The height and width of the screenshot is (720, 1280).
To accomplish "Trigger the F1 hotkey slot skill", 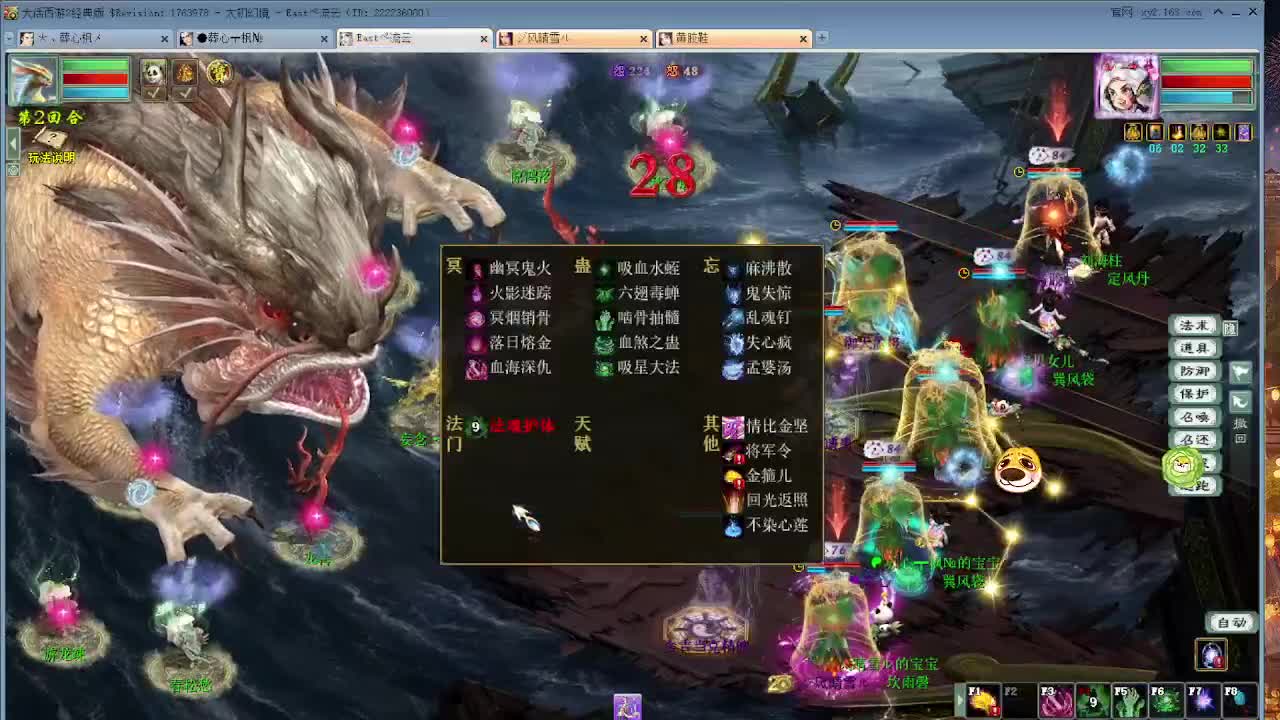I will pos(983,698).
